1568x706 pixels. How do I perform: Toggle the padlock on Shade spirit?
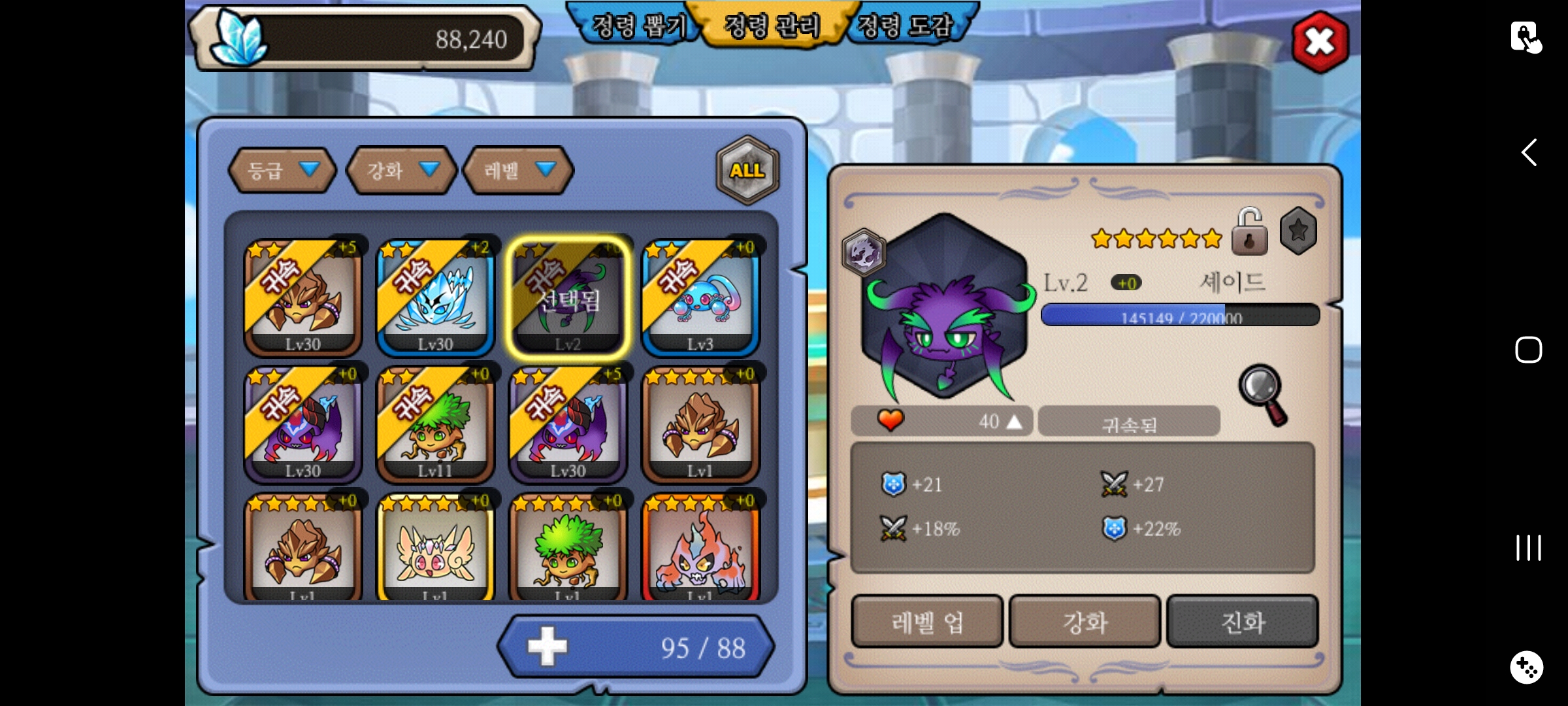tap(1249, 232)
